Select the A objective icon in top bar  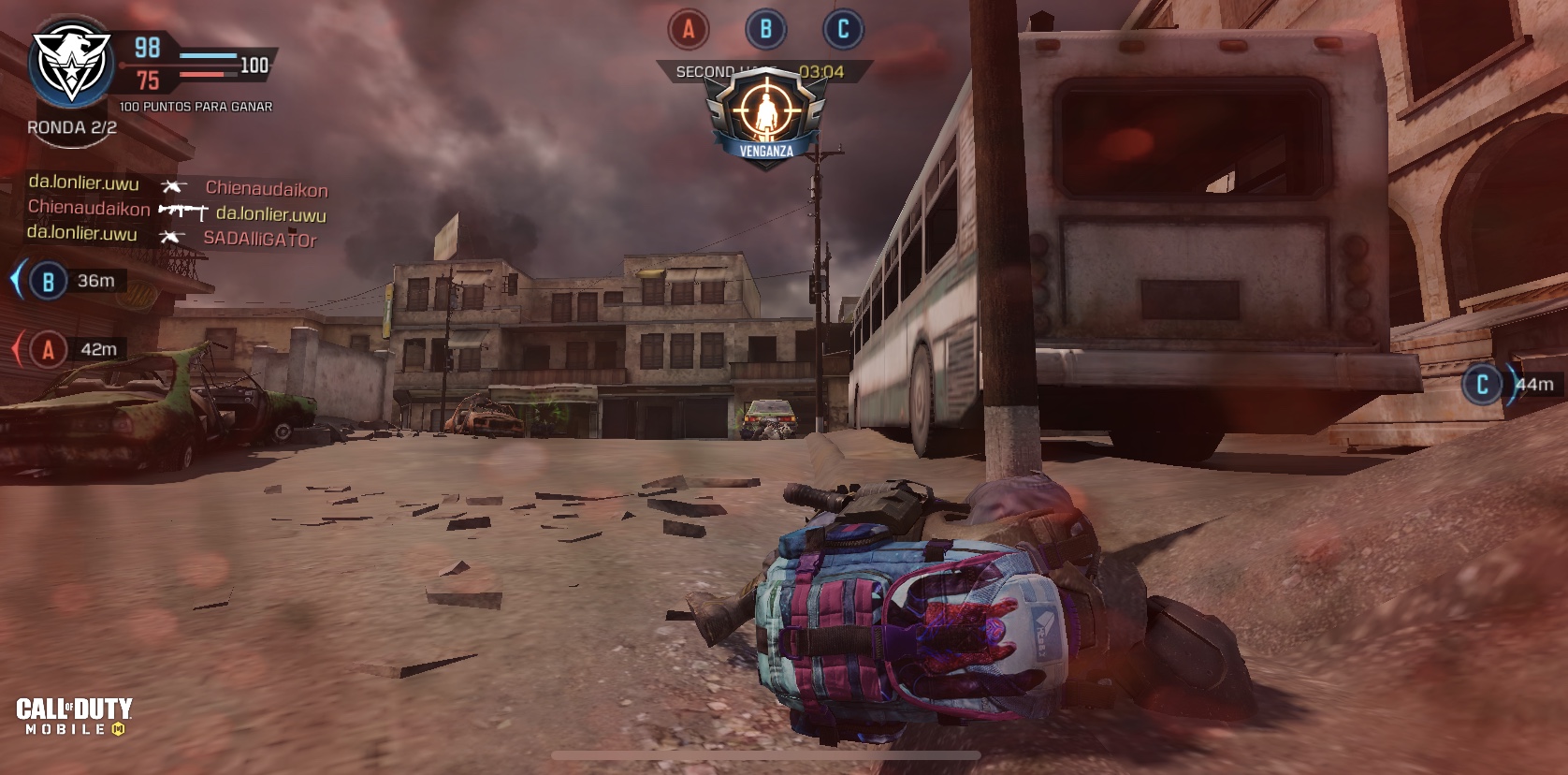689,30
